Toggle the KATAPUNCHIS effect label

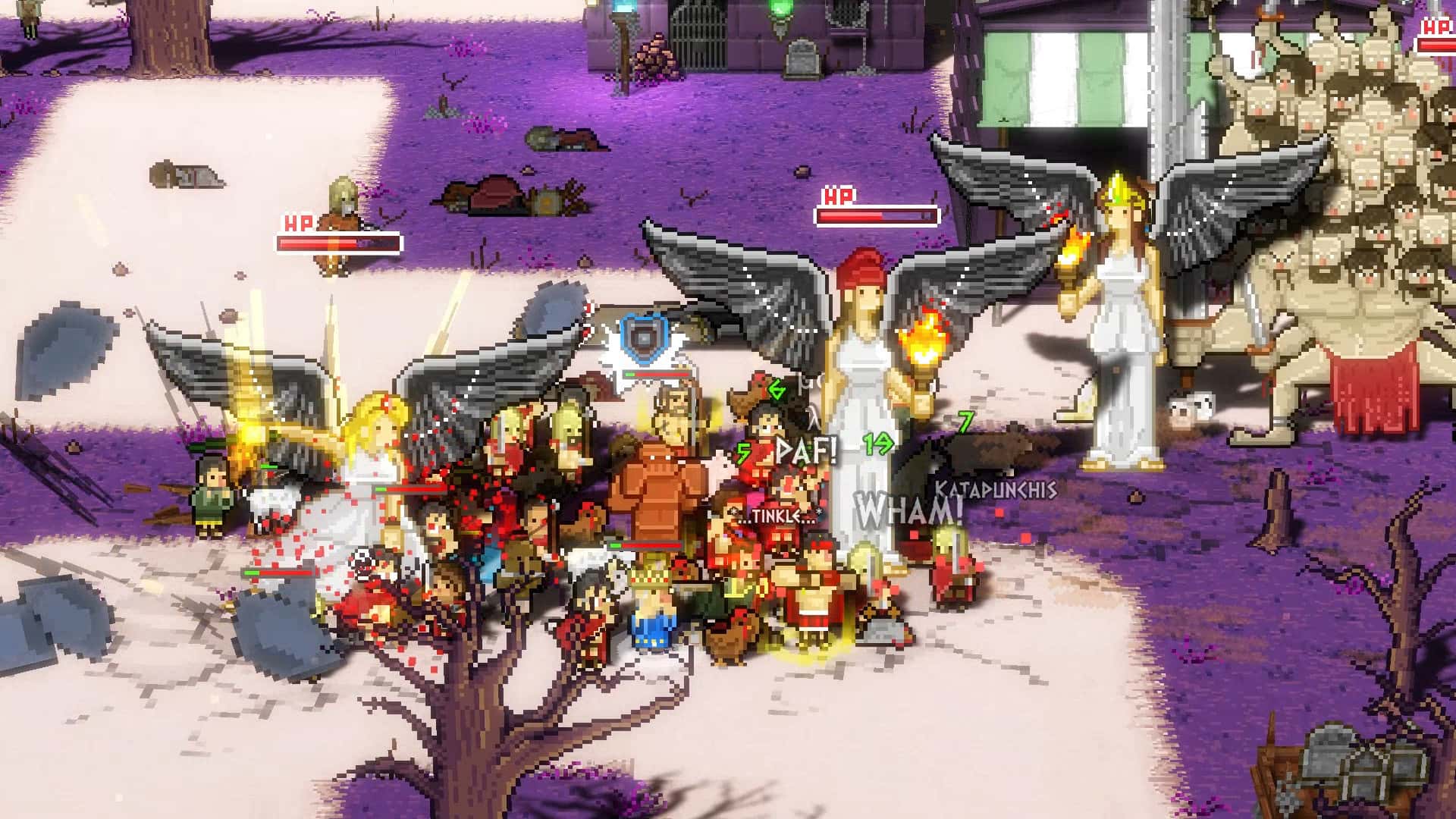(x=995, y=491)
